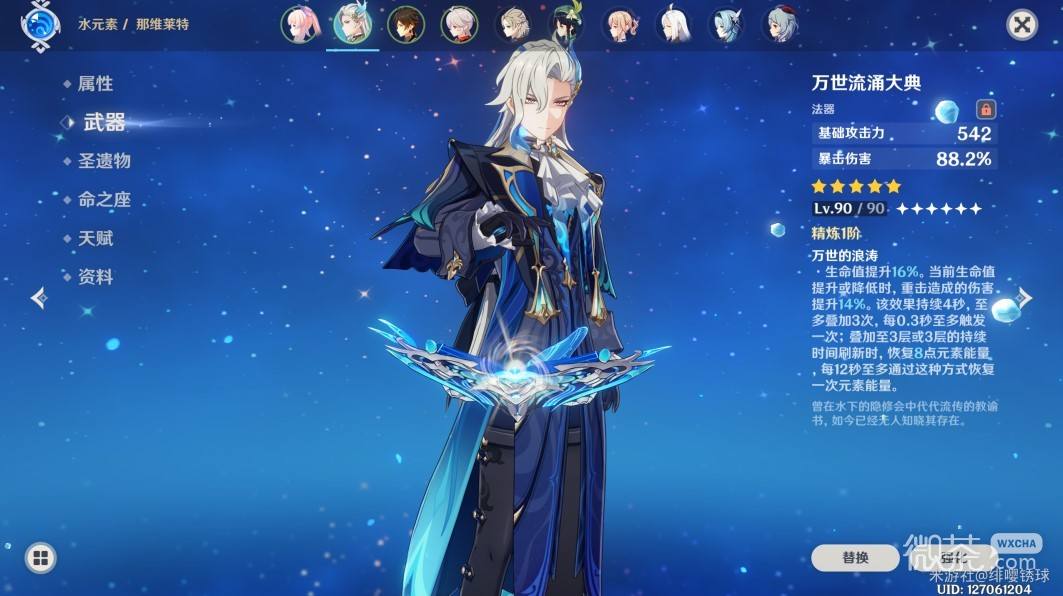Click the 强化 (Enhance) weapon button
This screenshot has height=596, width=1063.
tap(950, 557)
